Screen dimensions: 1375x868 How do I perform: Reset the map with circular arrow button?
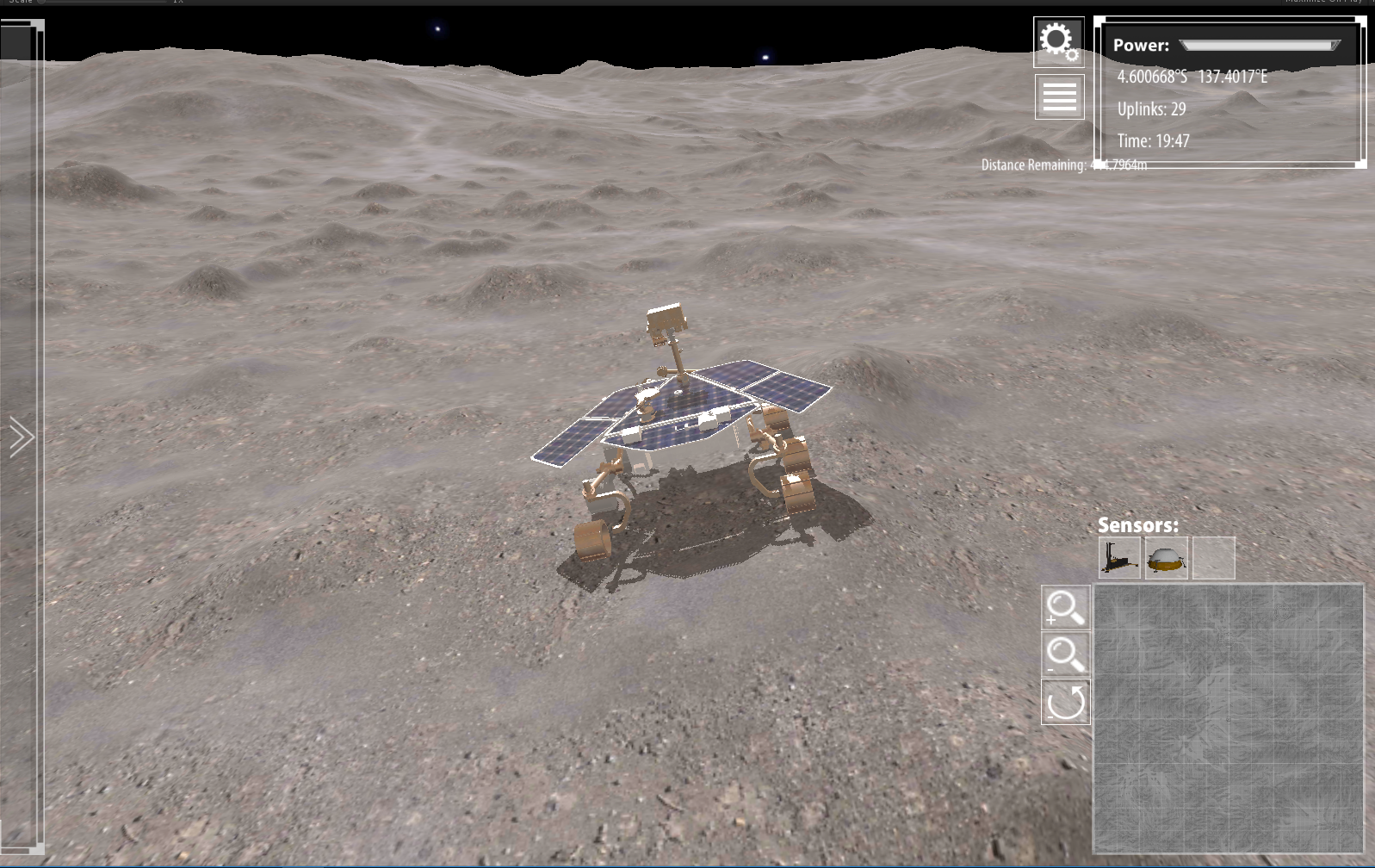coord(1065,702)
